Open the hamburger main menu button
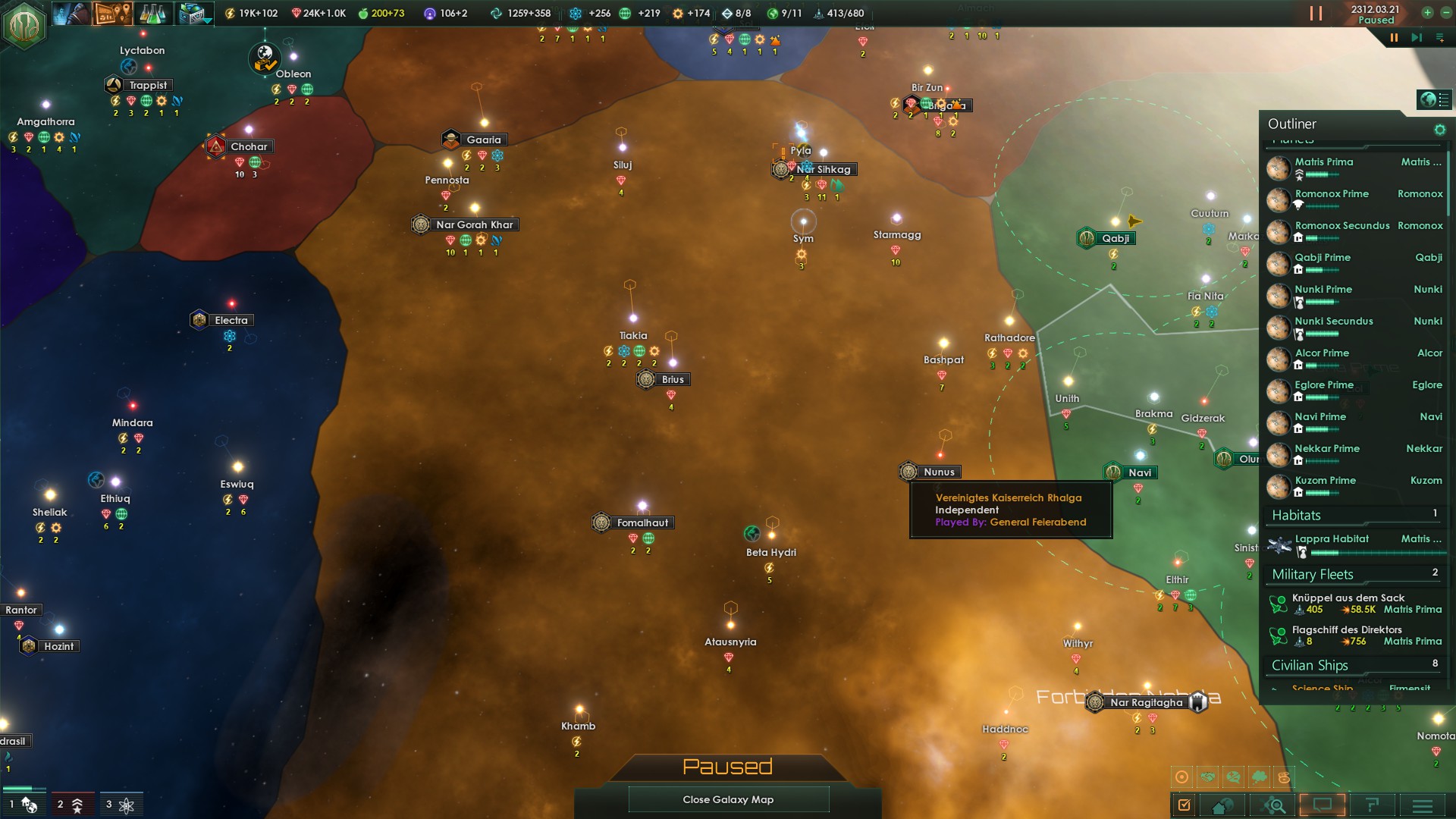1456x819 pixels. tap(1423, 805)
